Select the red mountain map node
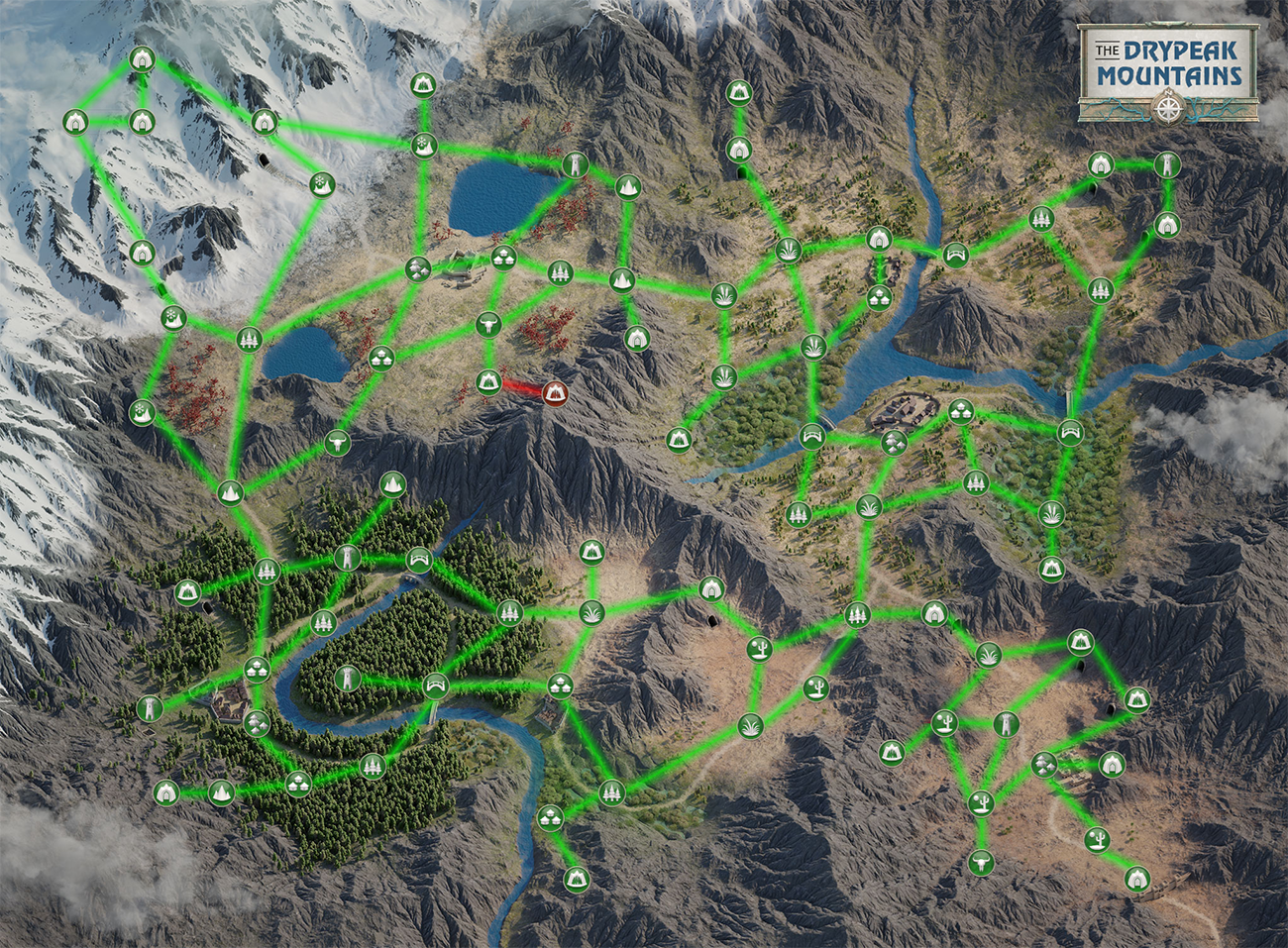Image resolution: width=1288 pixels, height=948 pixels. 555,393
